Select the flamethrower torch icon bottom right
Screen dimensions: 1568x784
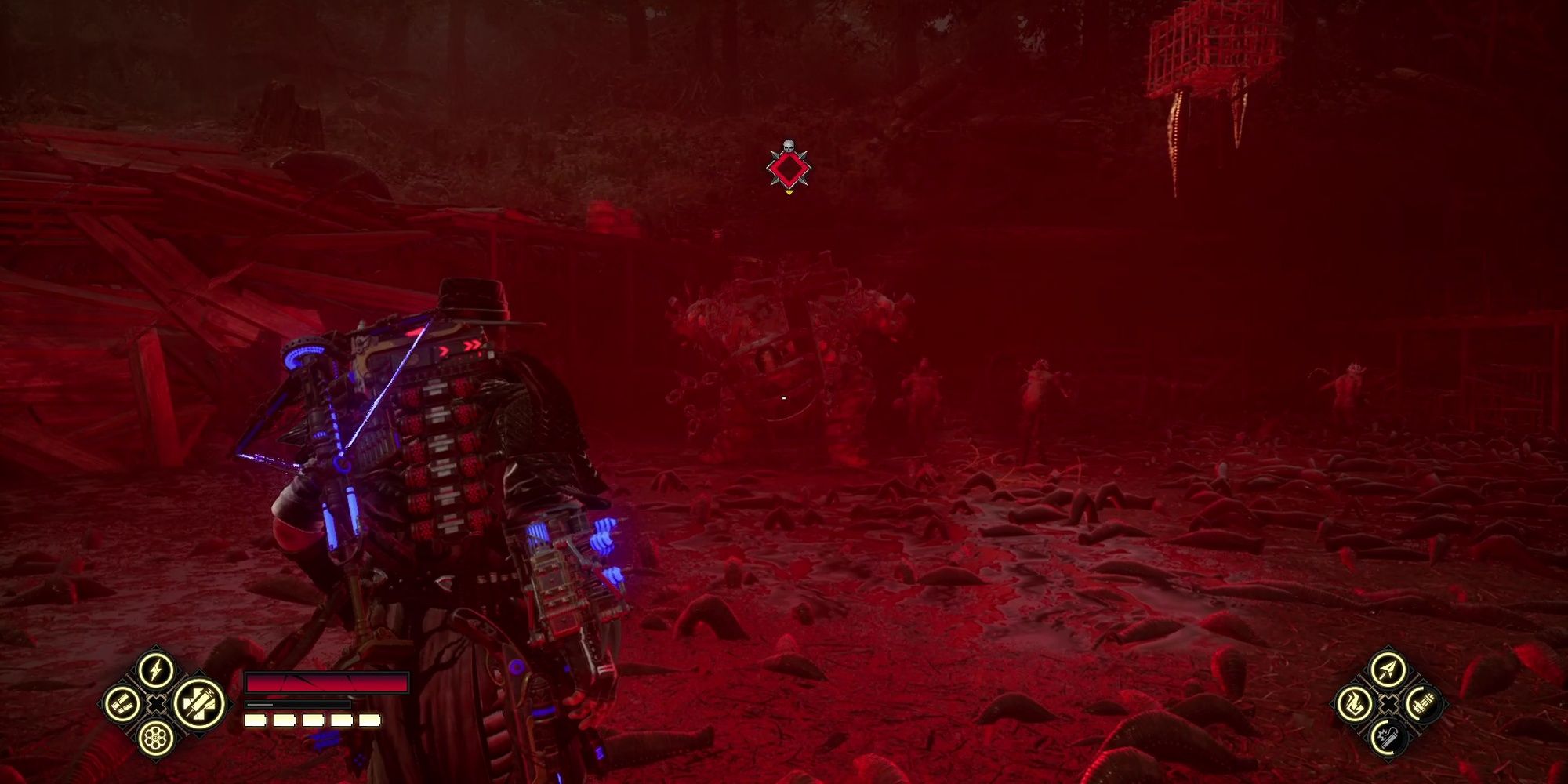click(x=1388, y=739)
